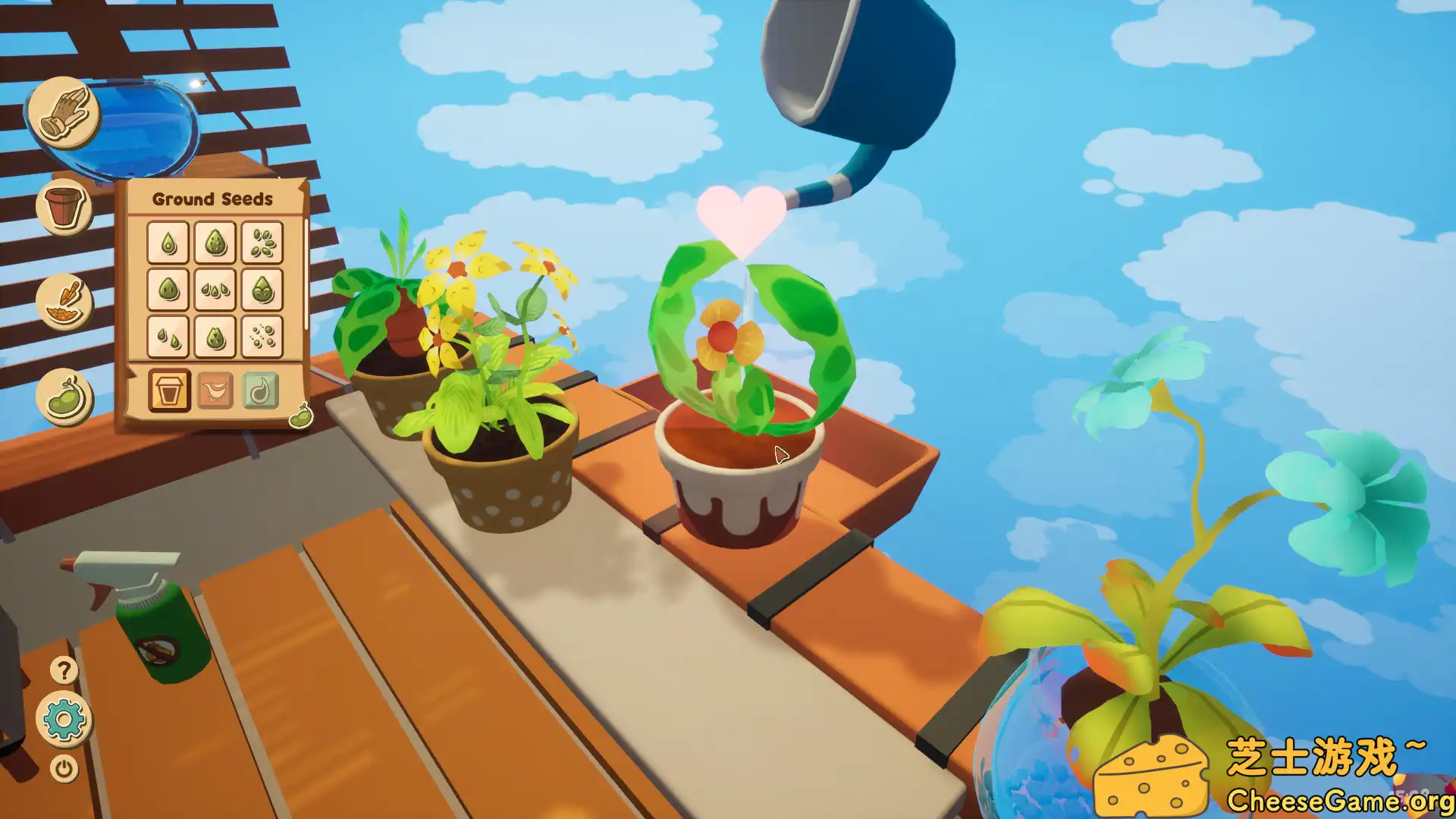
Task: Open the flower pot tool
Action: [64, 205]
